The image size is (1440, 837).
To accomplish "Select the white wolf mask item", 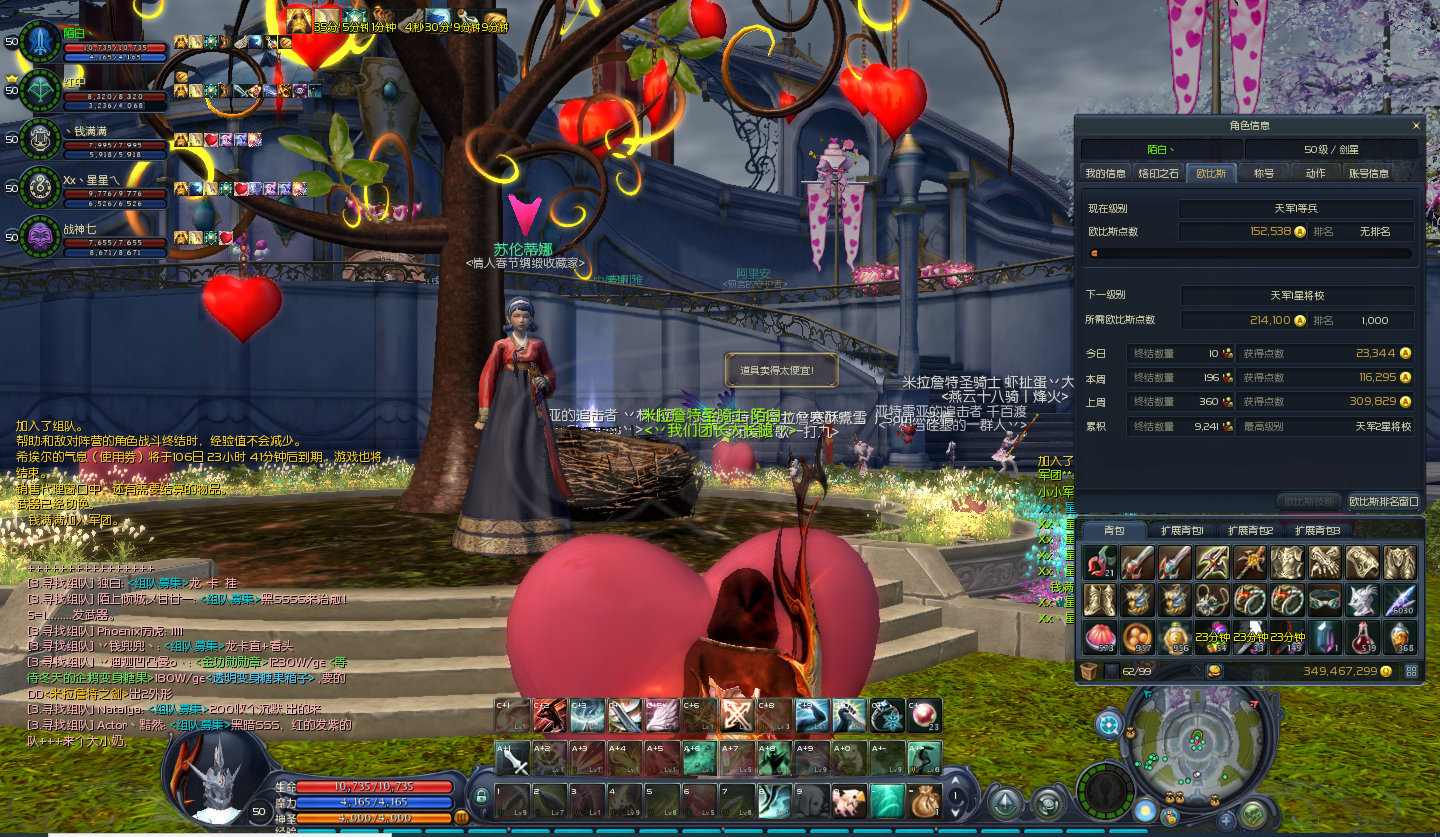I will coord(1361,600).
